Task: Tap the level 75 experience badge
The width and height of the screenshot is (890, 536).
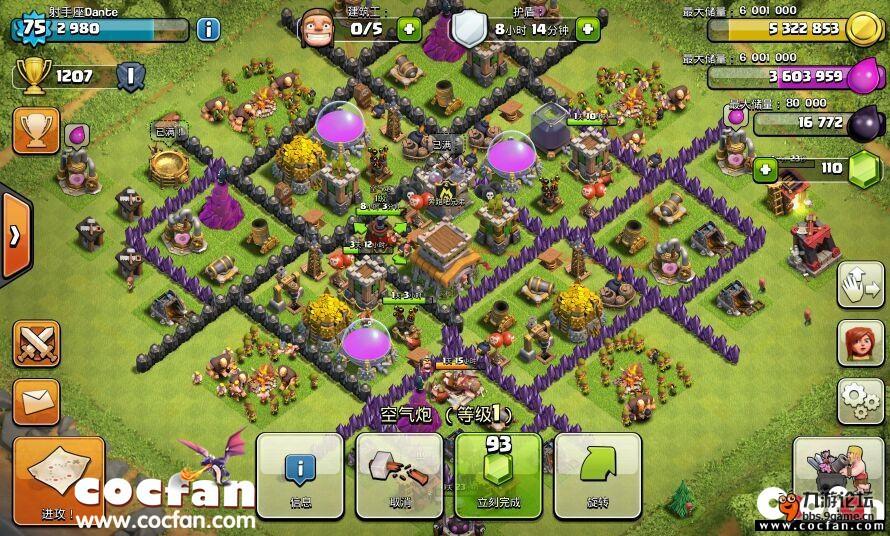Action: tap(33, 28)
